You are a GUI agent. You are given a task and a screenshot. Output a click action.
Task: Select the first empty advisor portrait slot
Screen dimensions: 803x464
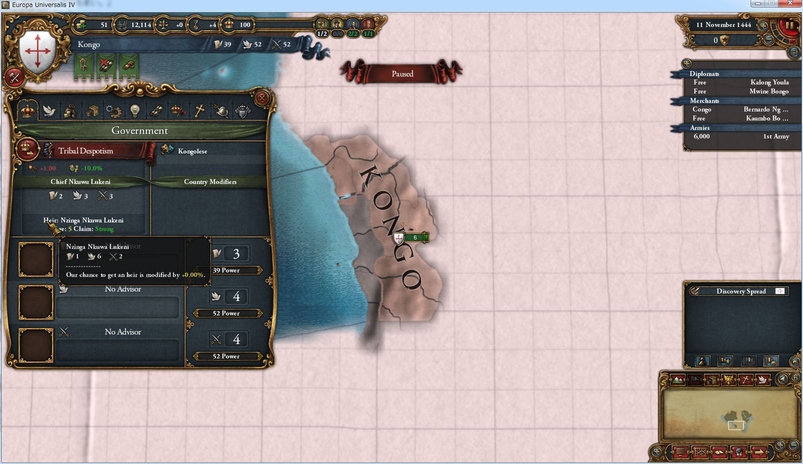point(38,260)
